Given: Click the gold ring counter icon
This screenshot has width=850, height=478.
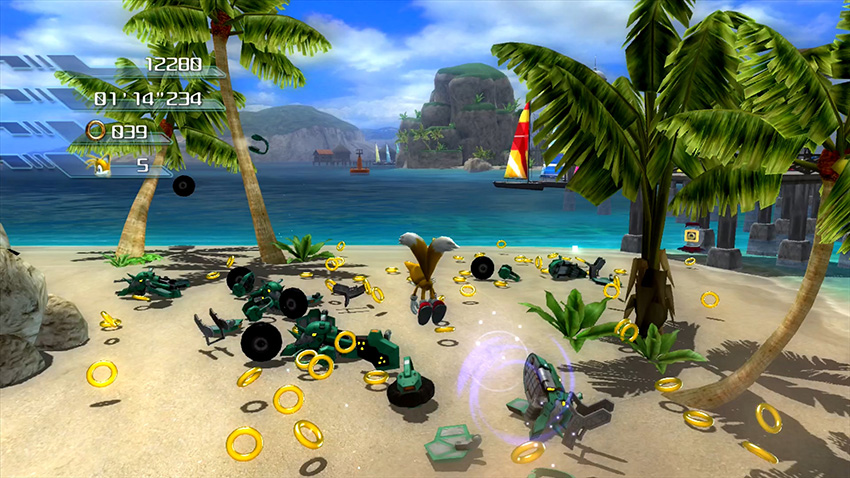Looking at the screenshot, I should (96, 130).
